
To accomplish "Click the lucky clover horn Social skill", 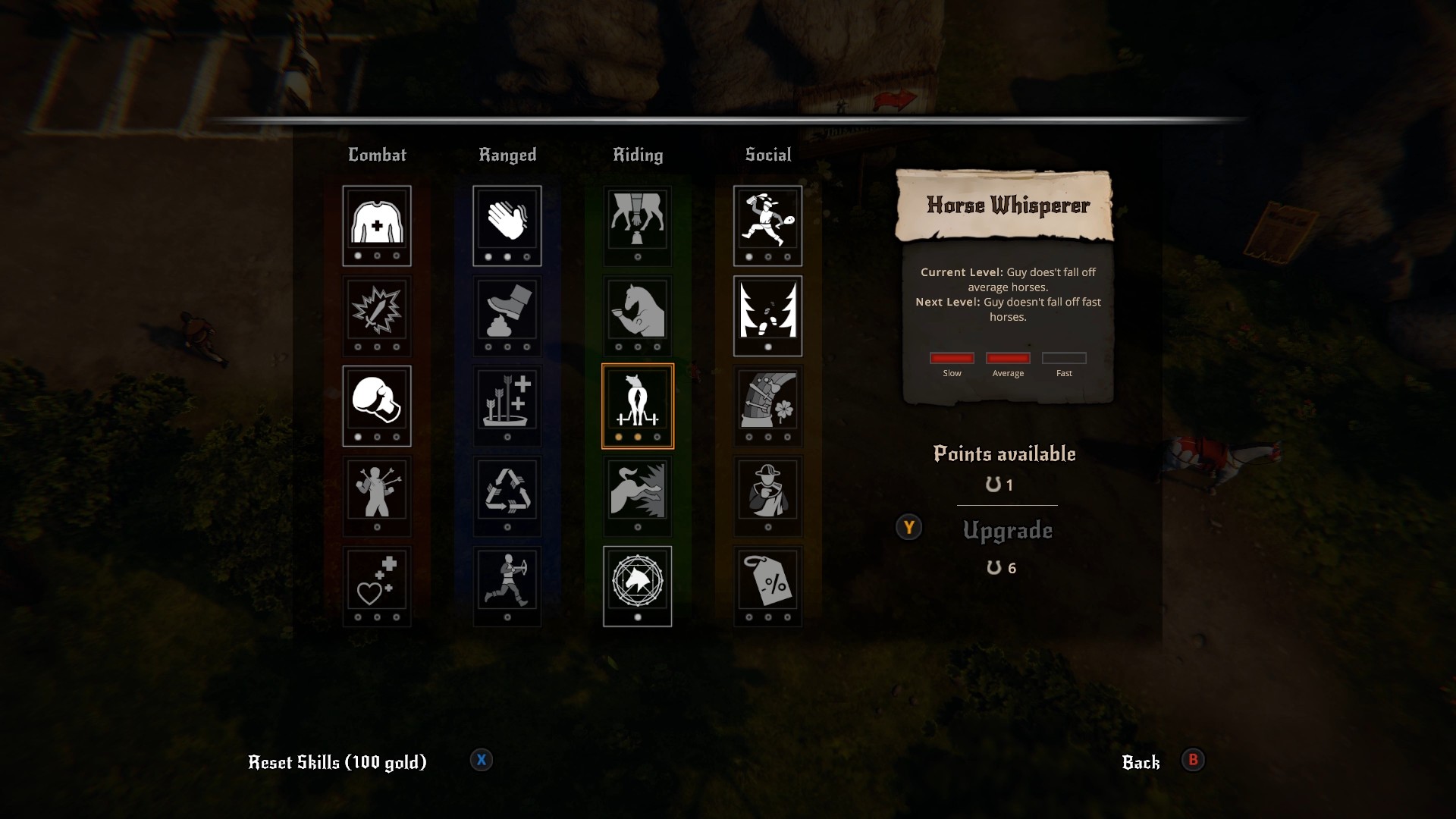I will coord(768,405).
